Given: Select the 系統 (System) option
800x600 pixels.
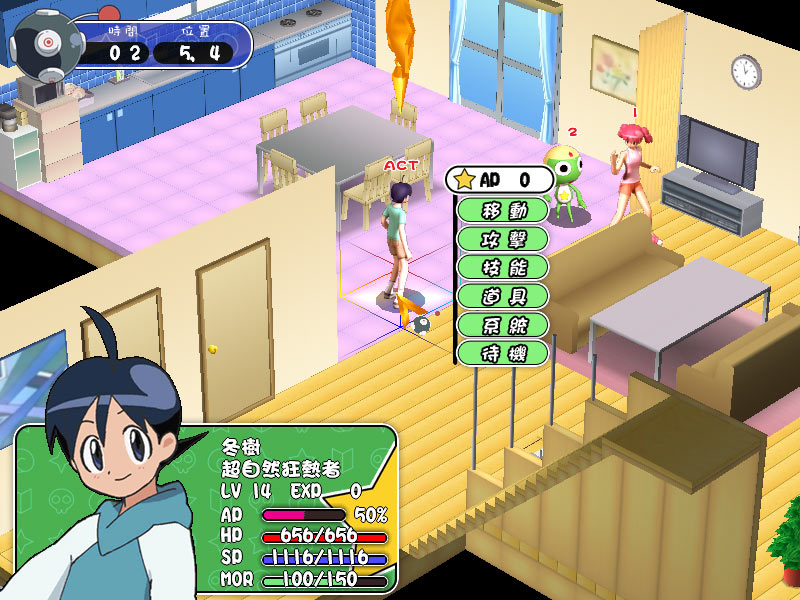Looking at the screenshot, I should (x=502, y=324).
